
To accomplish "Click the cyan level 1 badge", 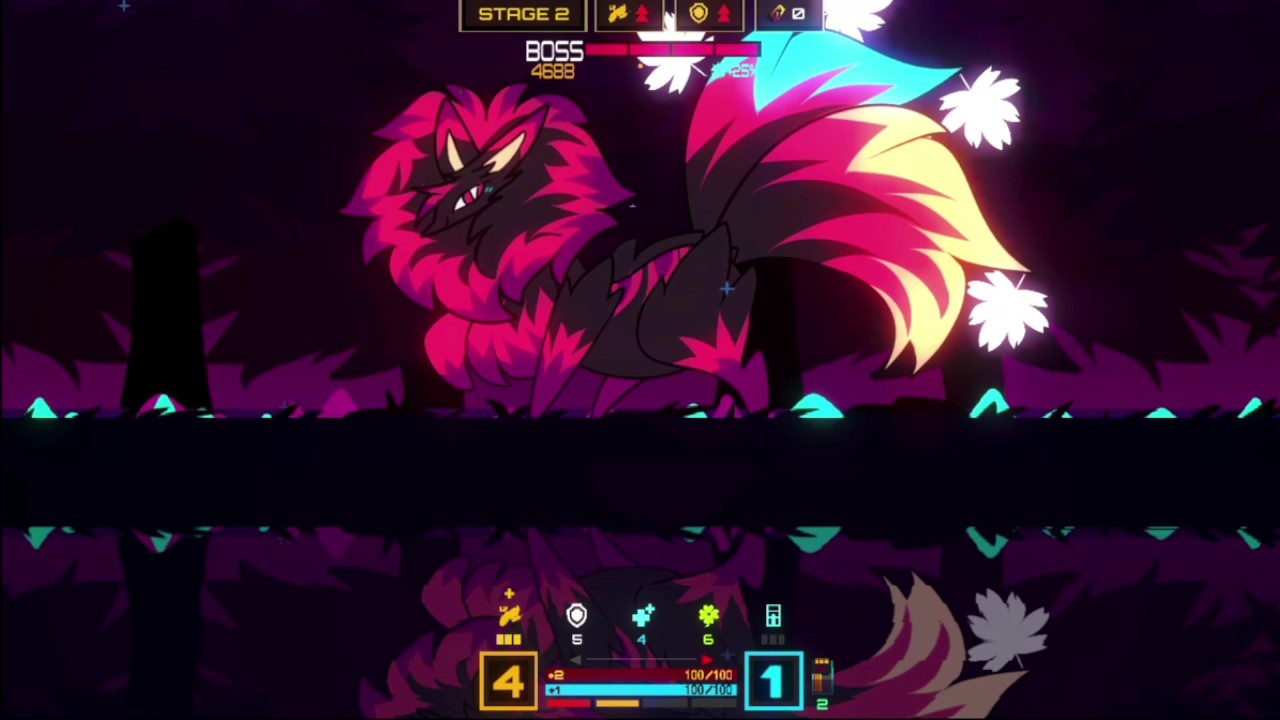I will tap(771, 680).
